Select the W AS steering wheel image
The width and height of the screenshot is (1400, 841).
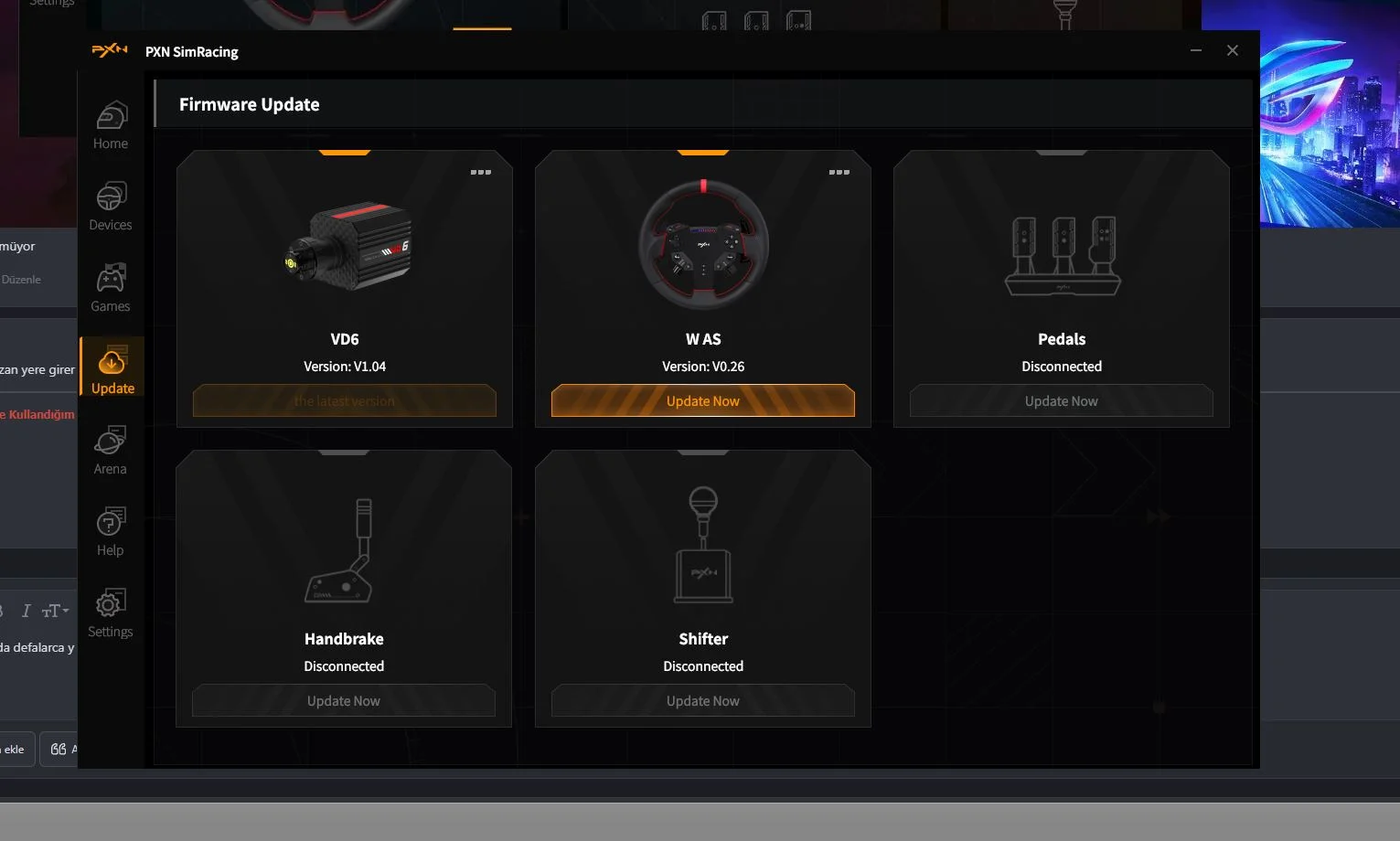[703, 244]
